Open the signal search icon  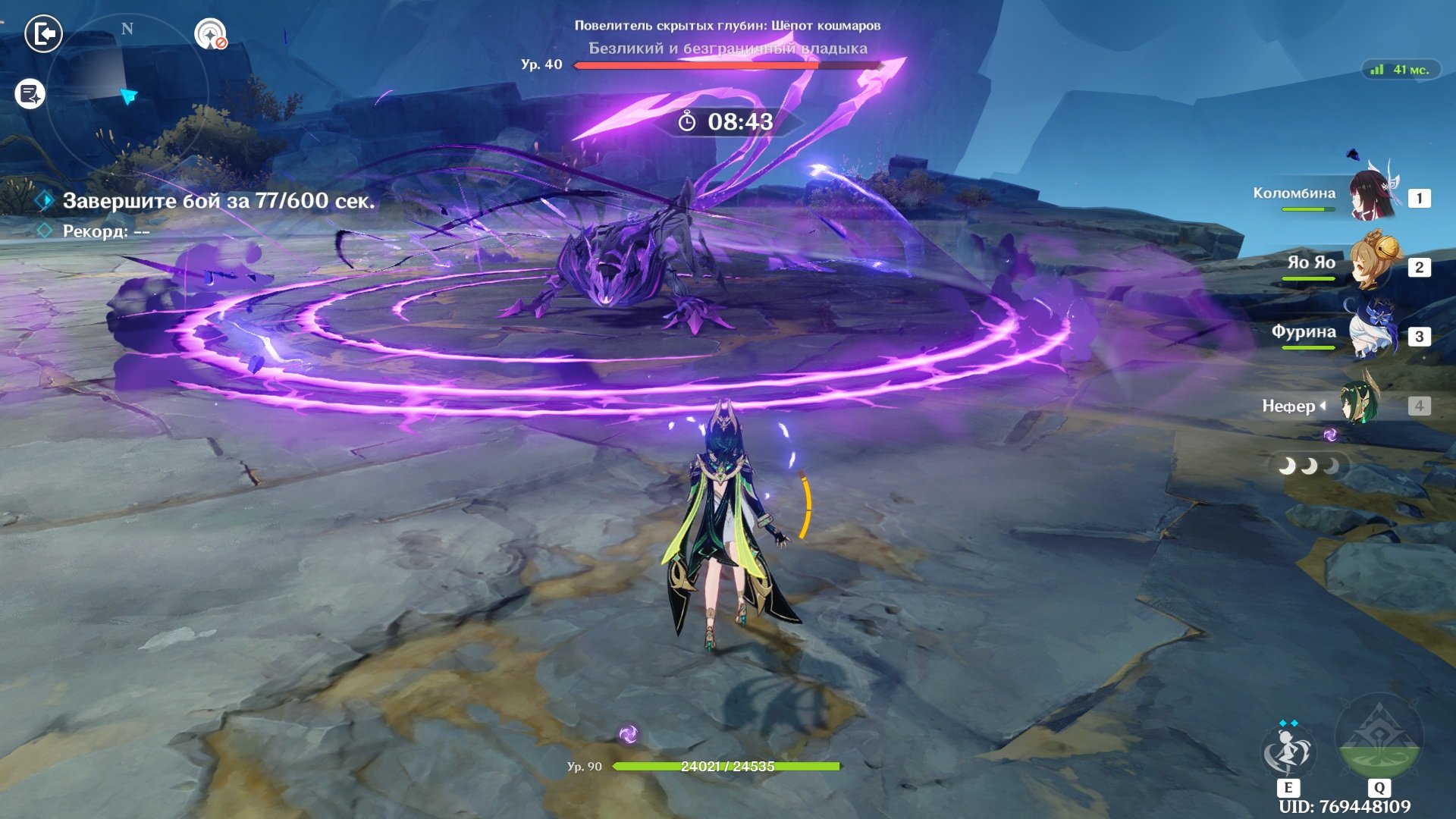[x=210, y=34]
